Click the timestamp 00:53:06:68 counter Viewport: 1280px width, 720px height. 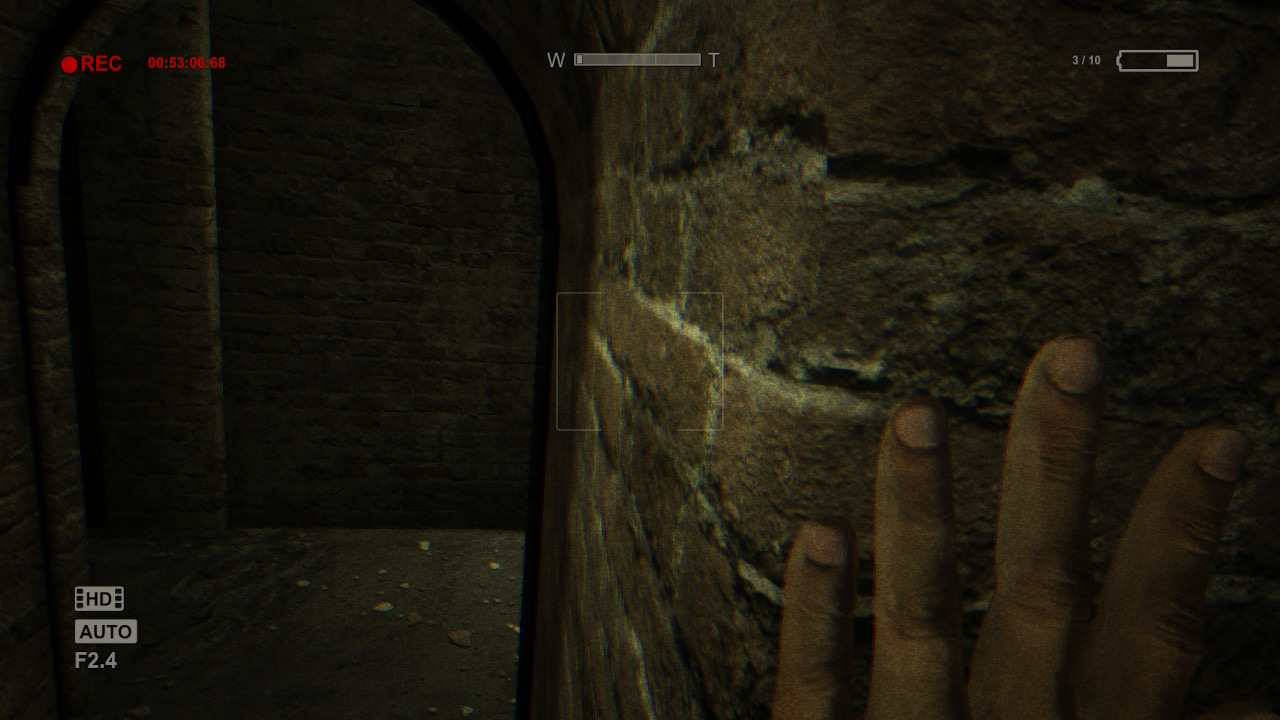(x=186, y=62)
